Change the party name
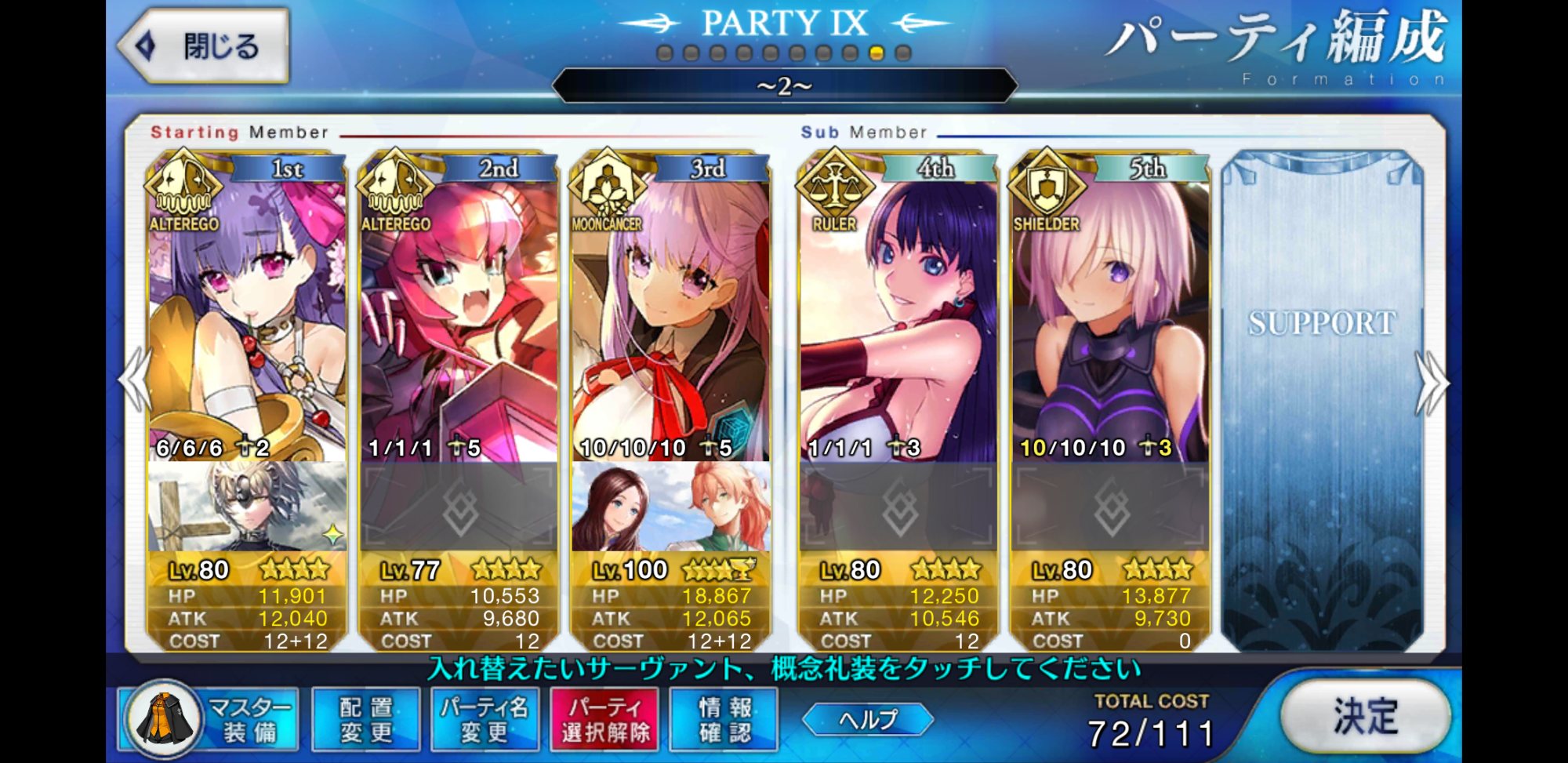The width and height of the screenshot is (1568, 763). click(x=485, y=719)
